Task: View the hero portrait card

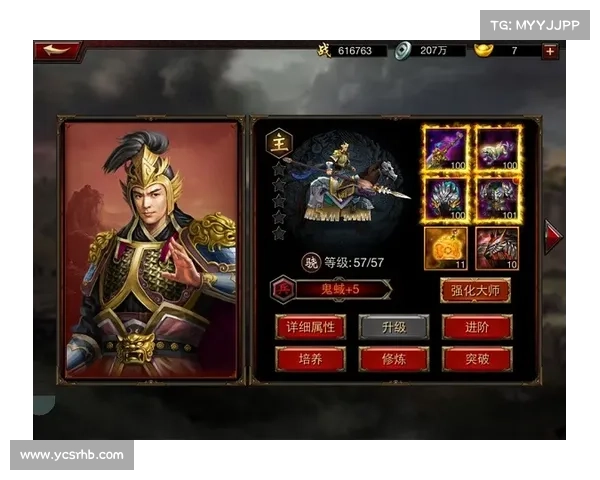Action: [x=151, y=250]
